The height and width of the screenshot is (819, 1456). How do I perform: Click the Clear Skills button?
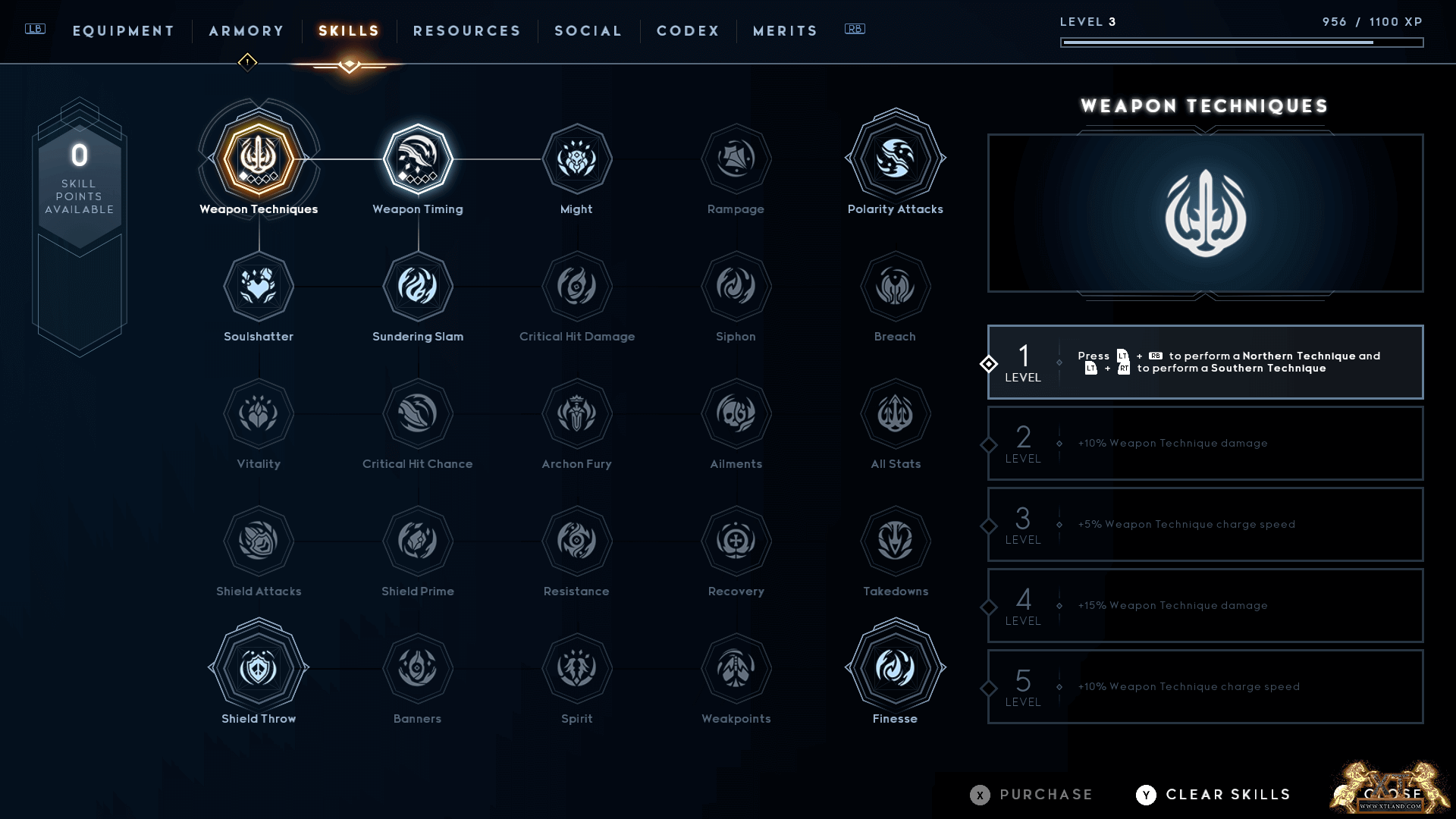tap(1214, 795)
